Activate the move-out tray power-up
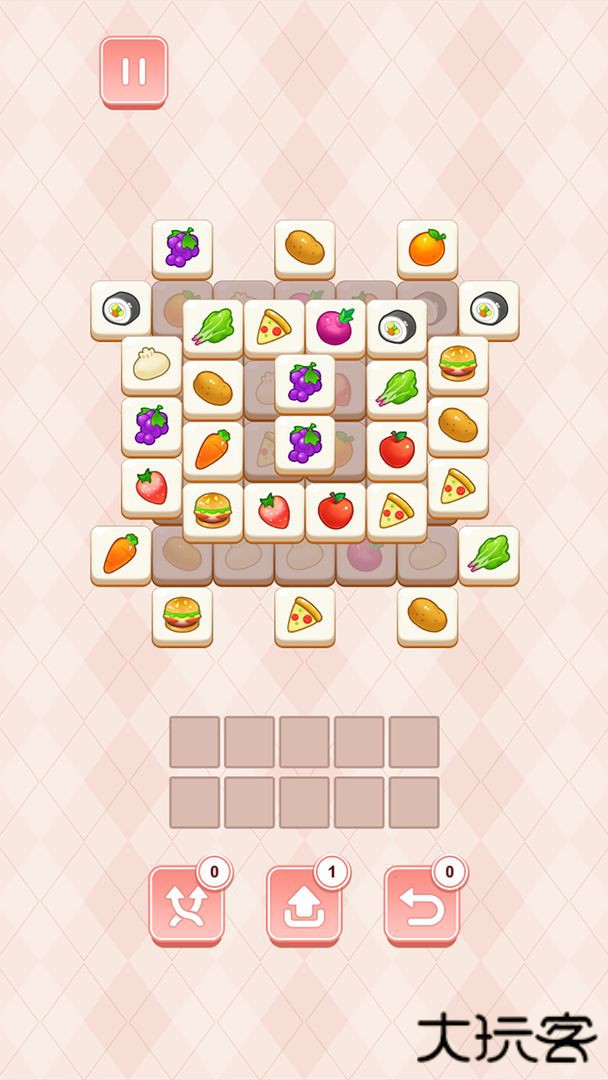This screenshot has width=608, height=1080. pyautogui.click(x=303, y=904)
